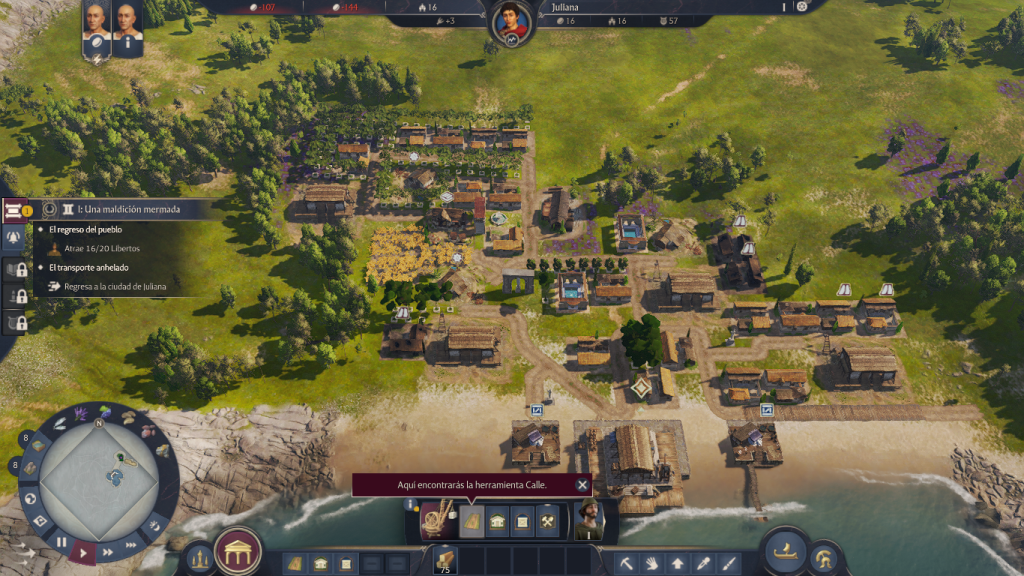The image size is (1024, 576).
Task: Open the statue monuments button
Action: click(199, 557)
